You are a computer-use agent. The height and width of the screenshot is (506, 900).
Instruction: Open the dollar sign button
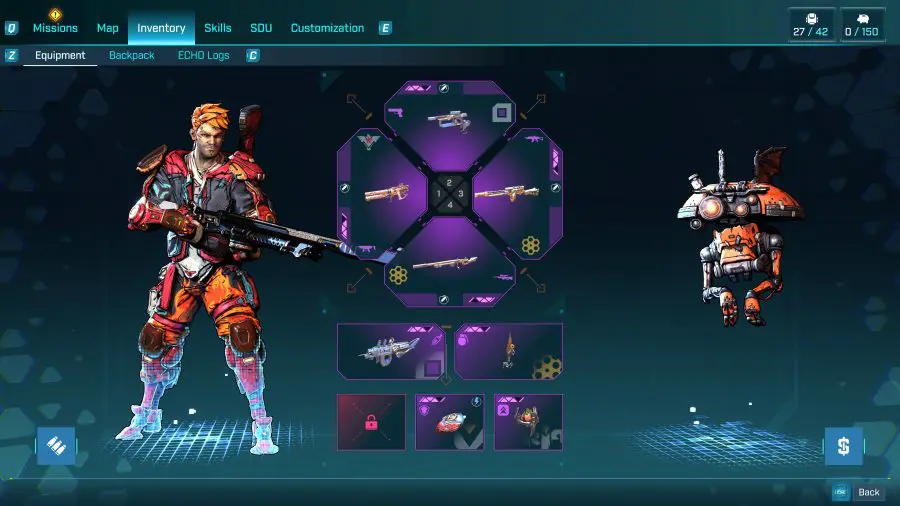[x=843, y=446]
